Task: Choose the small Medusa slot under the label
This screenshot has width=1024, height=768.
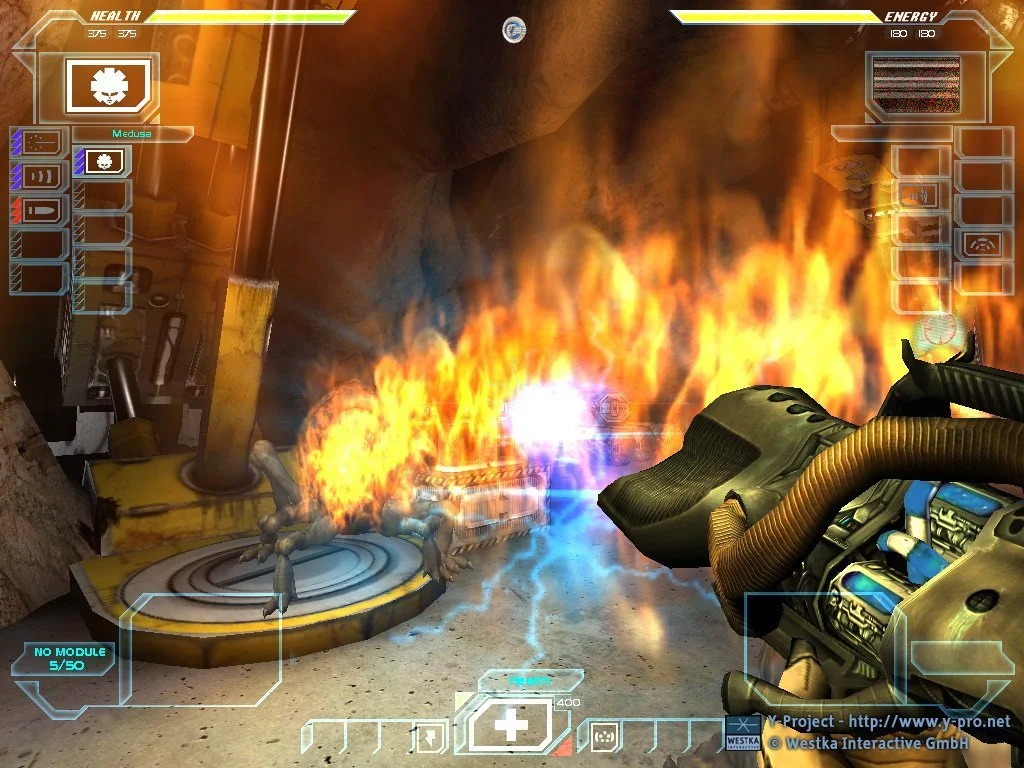Action: (103, 160)
